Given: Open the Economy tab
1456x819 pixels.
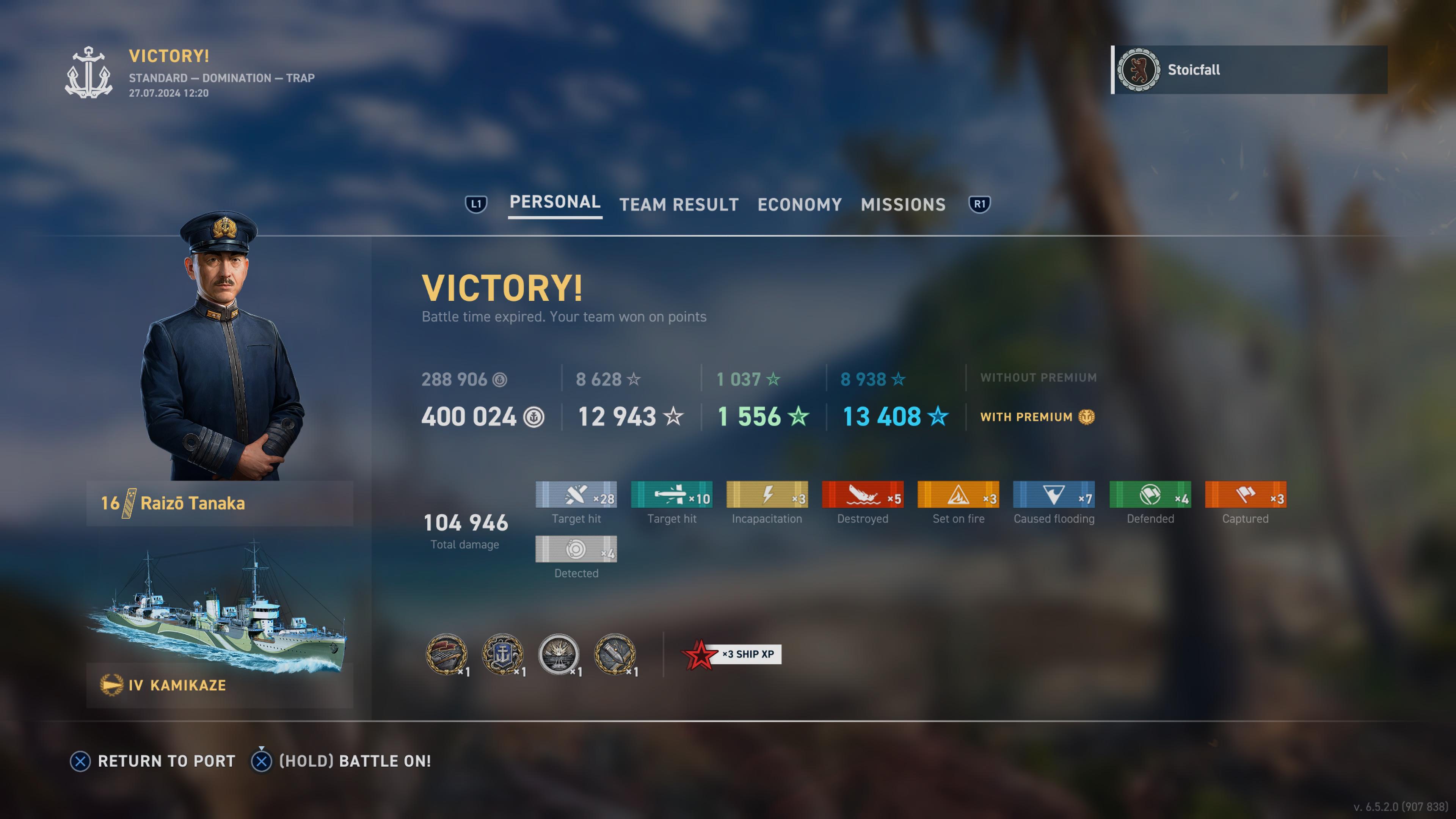Looking at the screenshot, I should (799, 204).
